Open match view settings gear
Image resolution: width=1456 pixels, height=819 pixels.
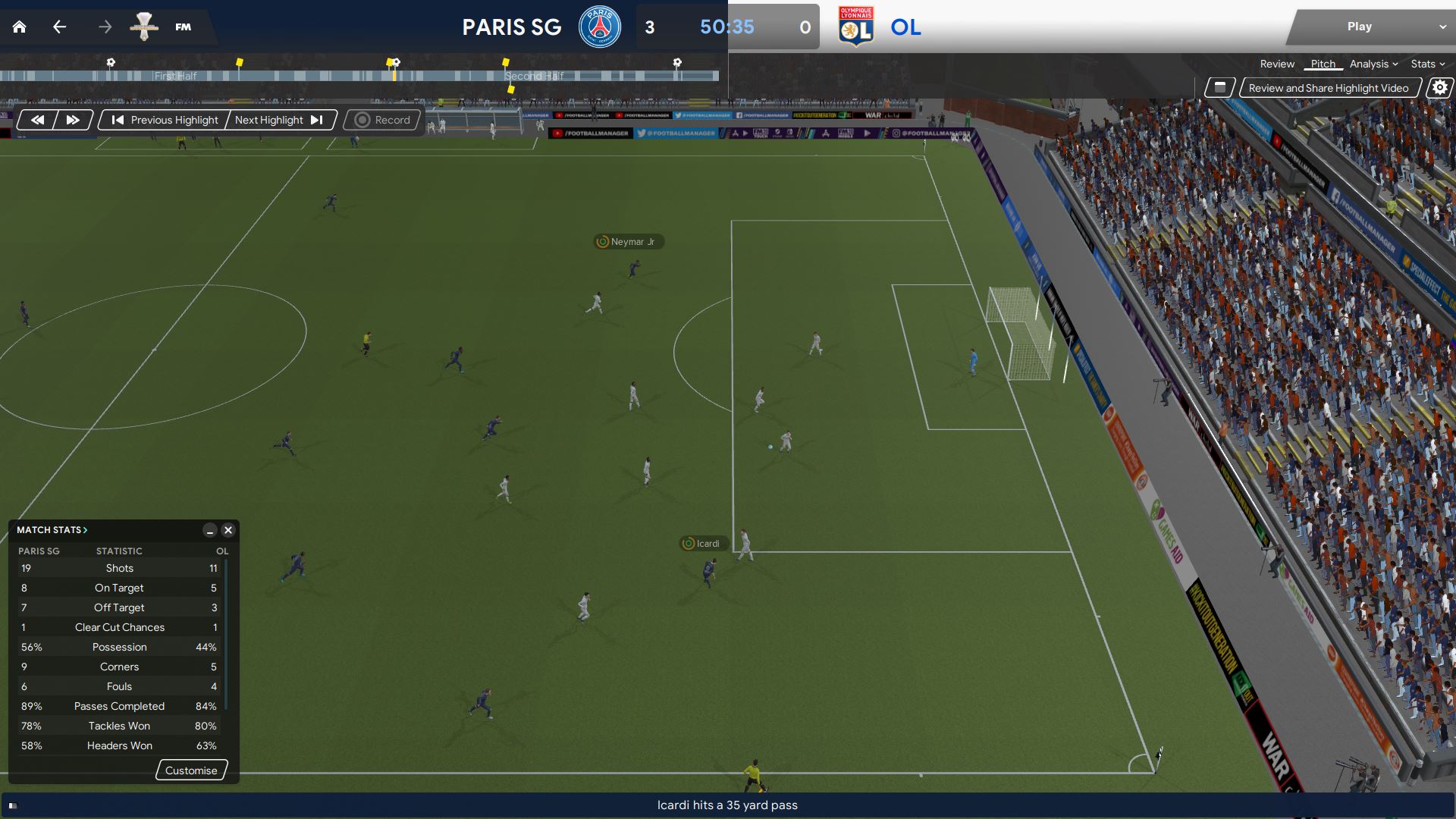point(1439,88)
